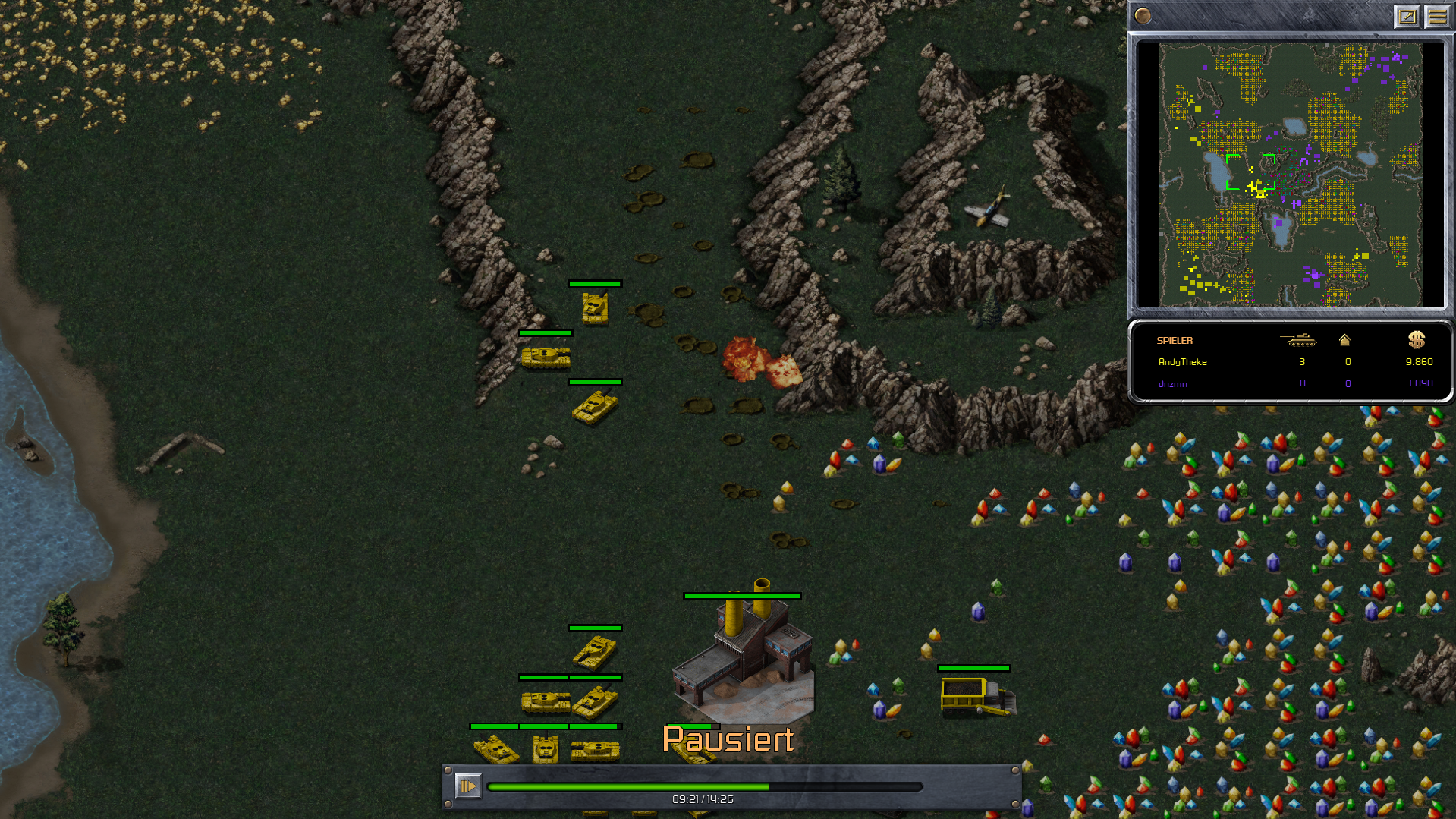
Task: Toggle the window-with-arrow display button
Action: [1407, 16]
